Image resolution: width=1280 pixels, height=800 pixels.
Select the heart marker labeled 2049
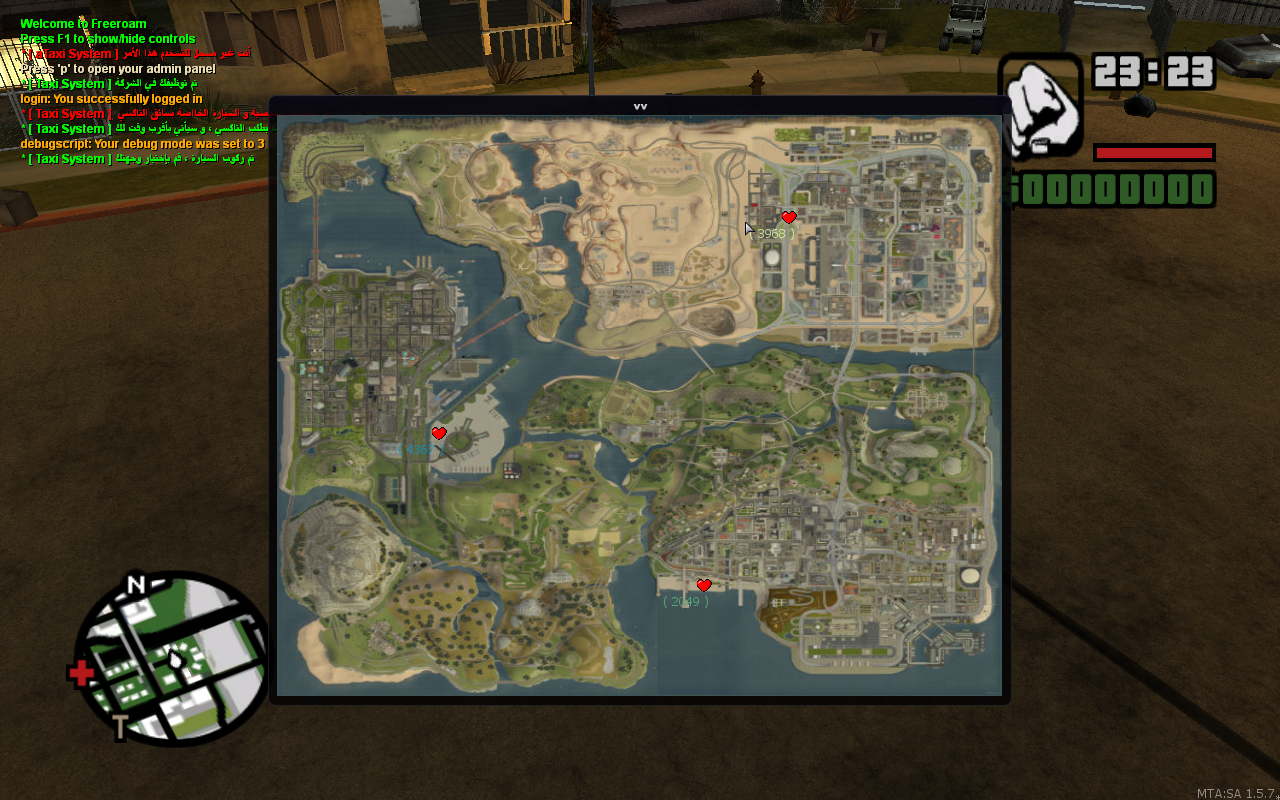click(x=705, y=586)
